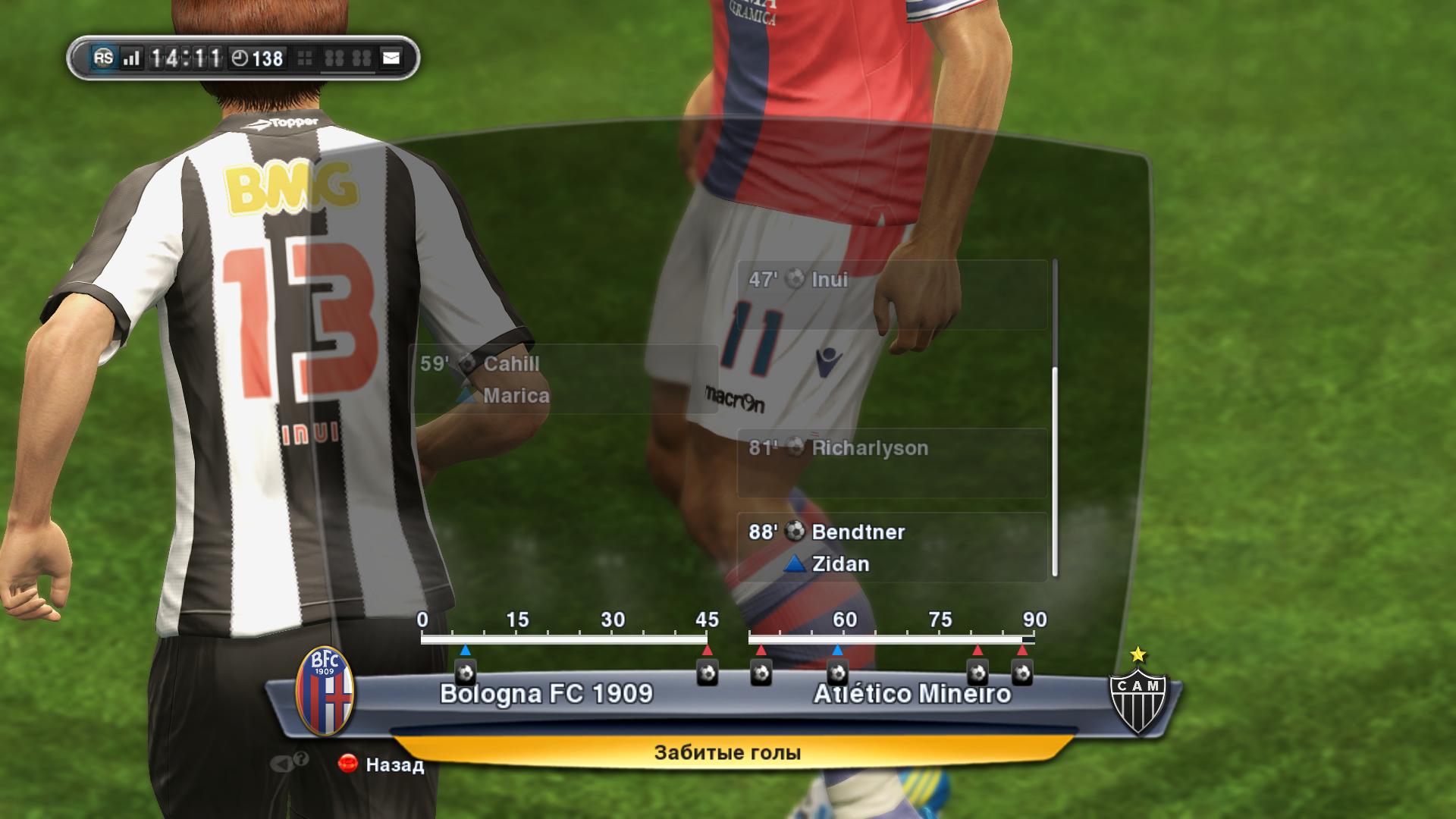
Task: Select the final goal marker near minute 90
Action: (x=1022, y=672)
